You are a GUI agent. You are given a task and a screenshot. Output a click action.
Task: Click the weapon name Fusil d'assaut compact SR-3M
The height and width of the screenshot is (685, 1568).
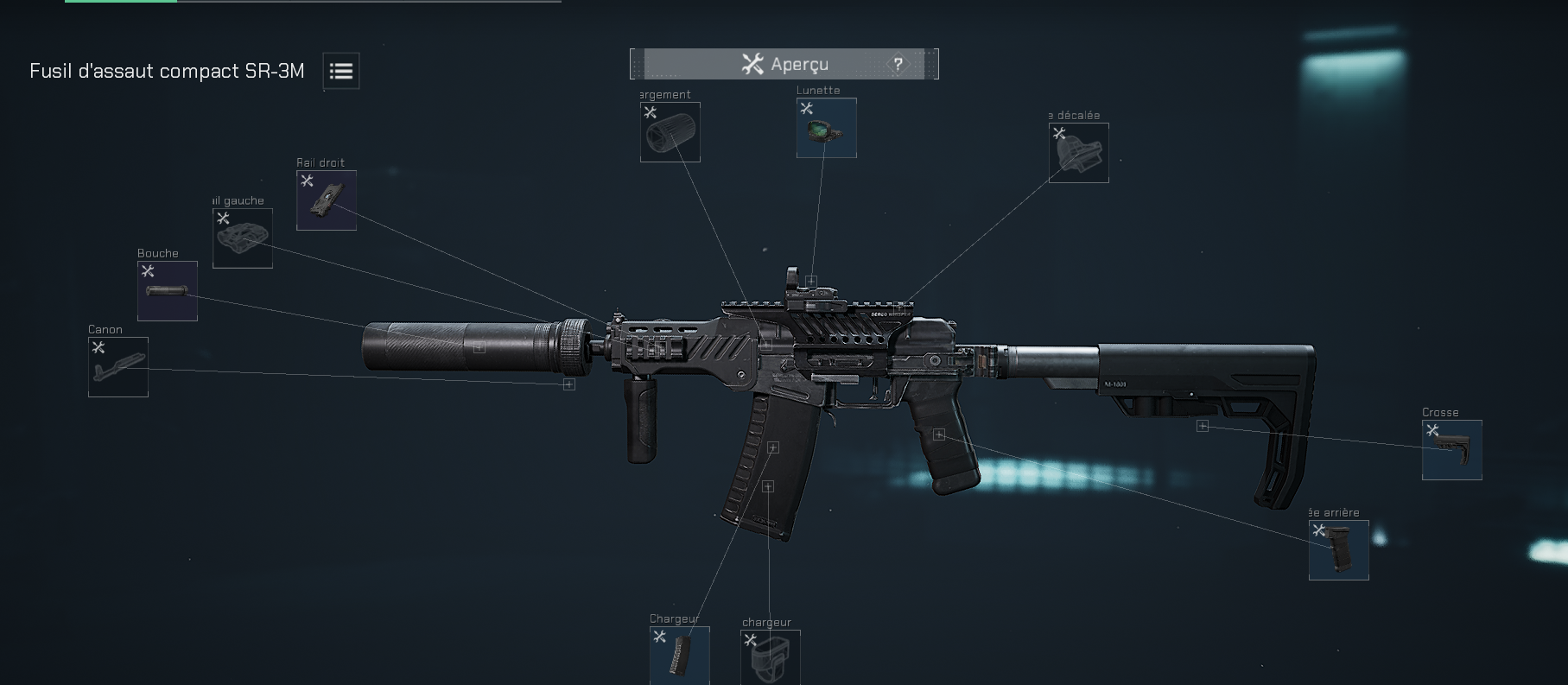(x=168, y=72)
